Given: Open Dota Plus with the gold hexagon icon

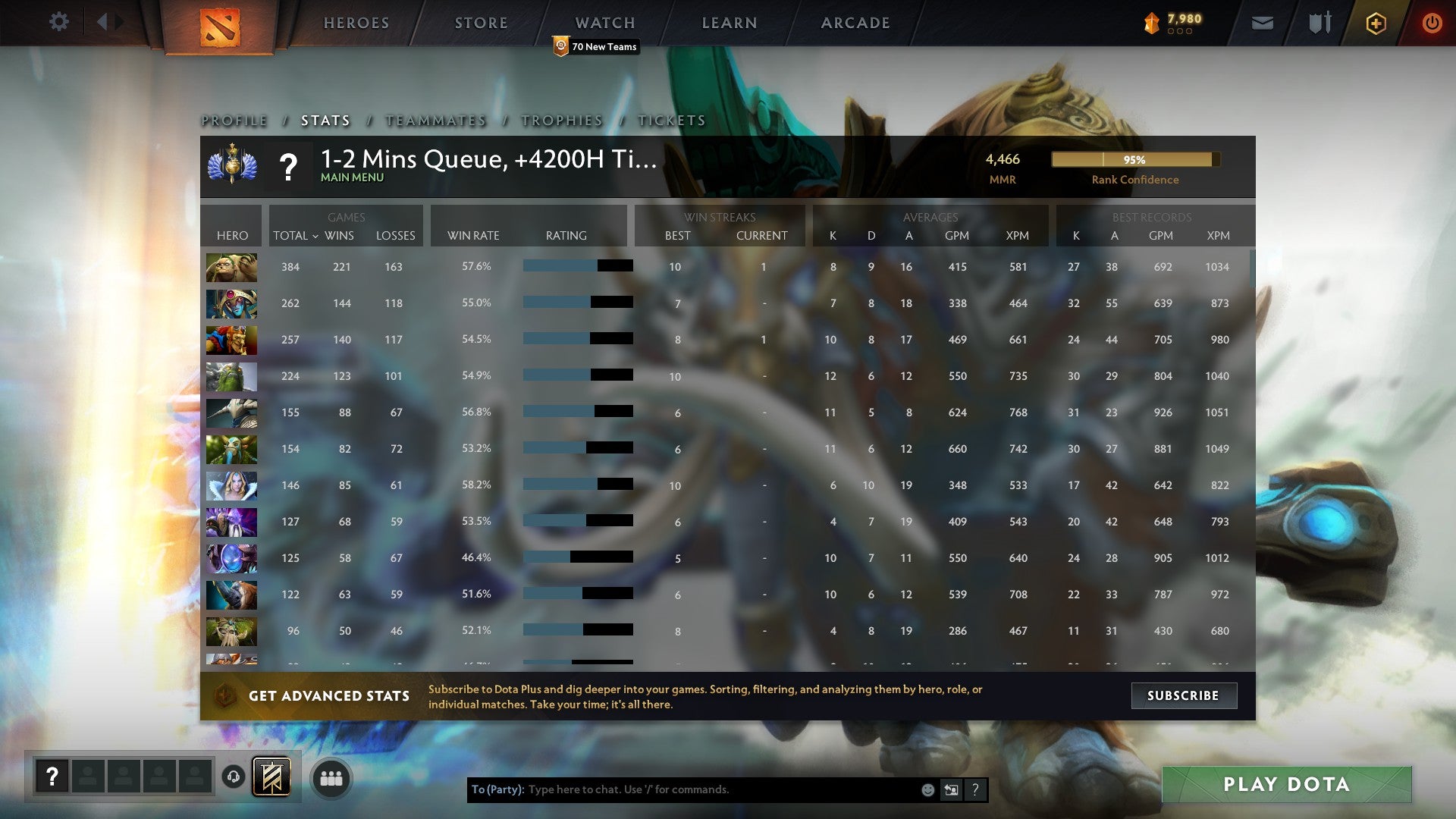Looking at the screenshot, I should pyautogui.click(x=1375, y=23).
